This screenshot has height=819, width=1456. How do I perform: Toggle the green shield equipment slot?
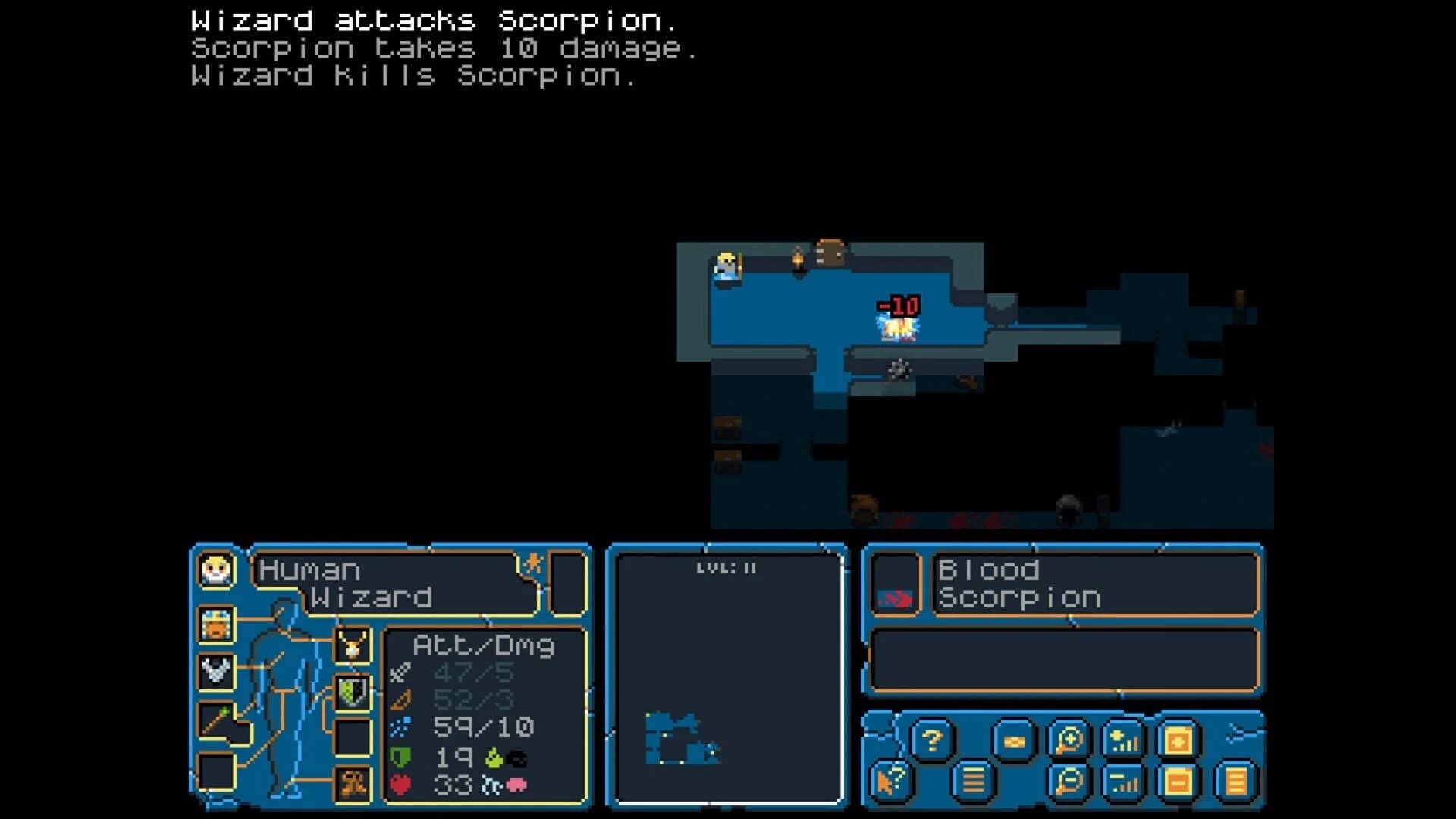click(x=352, y=694)
